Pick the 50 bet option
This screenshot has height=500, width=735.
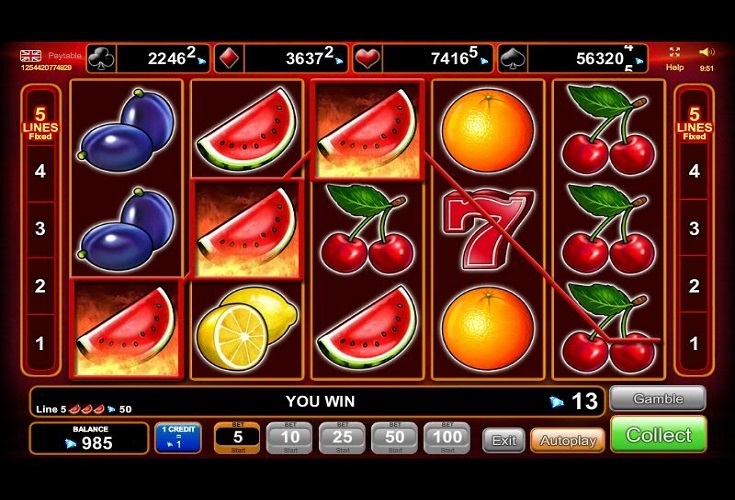[394, 438]
